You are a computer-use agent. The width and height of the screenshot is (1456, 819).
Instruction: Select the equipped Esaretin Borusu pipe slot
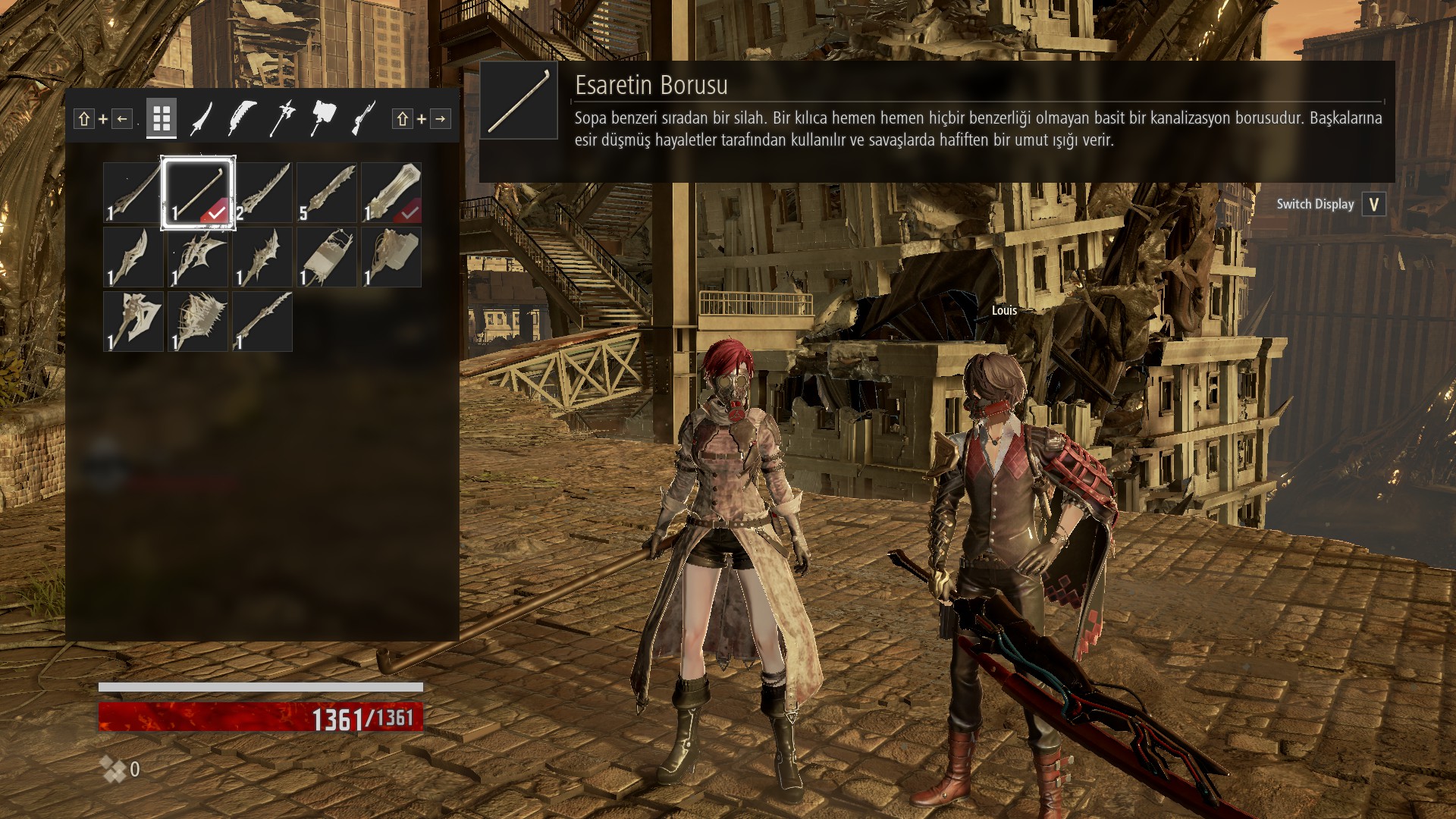(x=198, y=193)
